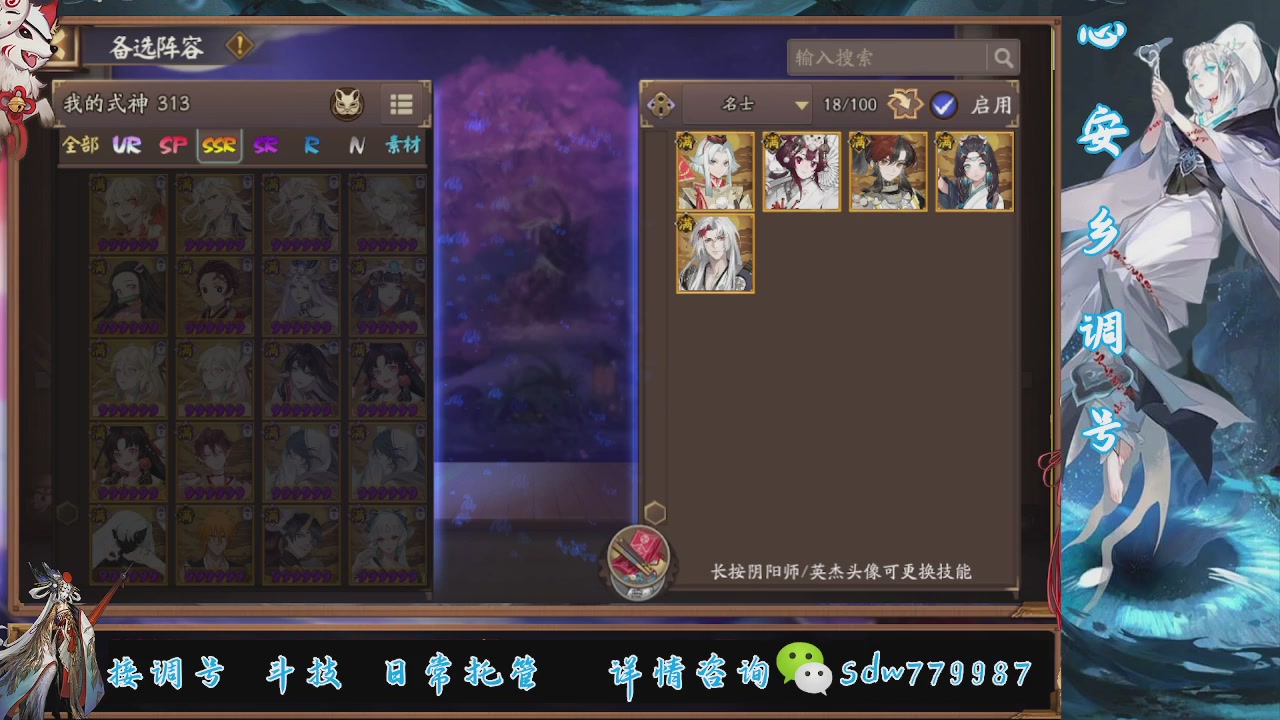Click the search magnifier icon
The height and width of the screenshot is (720, 1280).
1005,58
